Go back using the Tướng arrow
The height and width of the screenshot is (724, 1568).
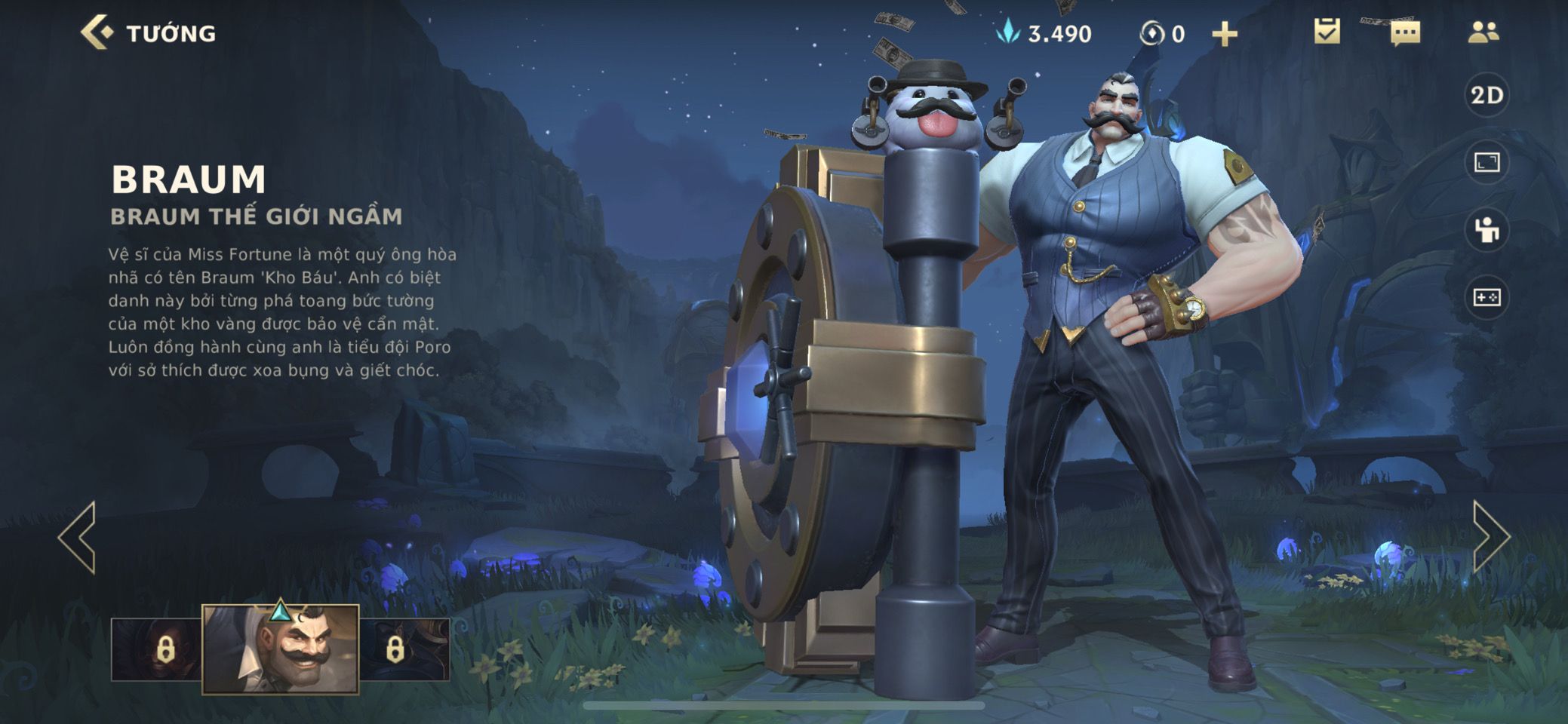[97, 33]
